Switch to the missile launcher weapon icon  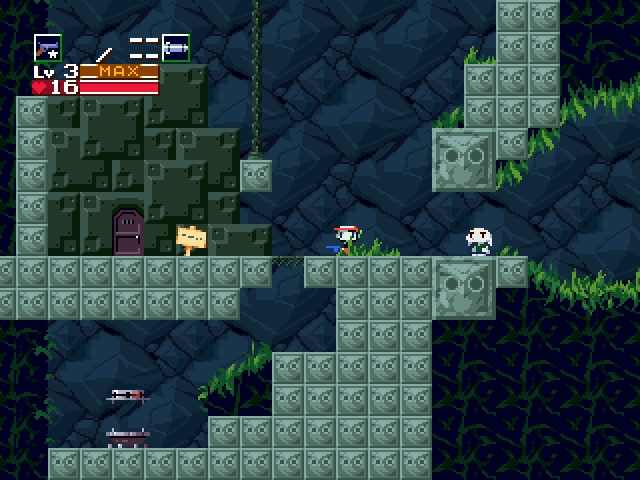tap(175, 47)
